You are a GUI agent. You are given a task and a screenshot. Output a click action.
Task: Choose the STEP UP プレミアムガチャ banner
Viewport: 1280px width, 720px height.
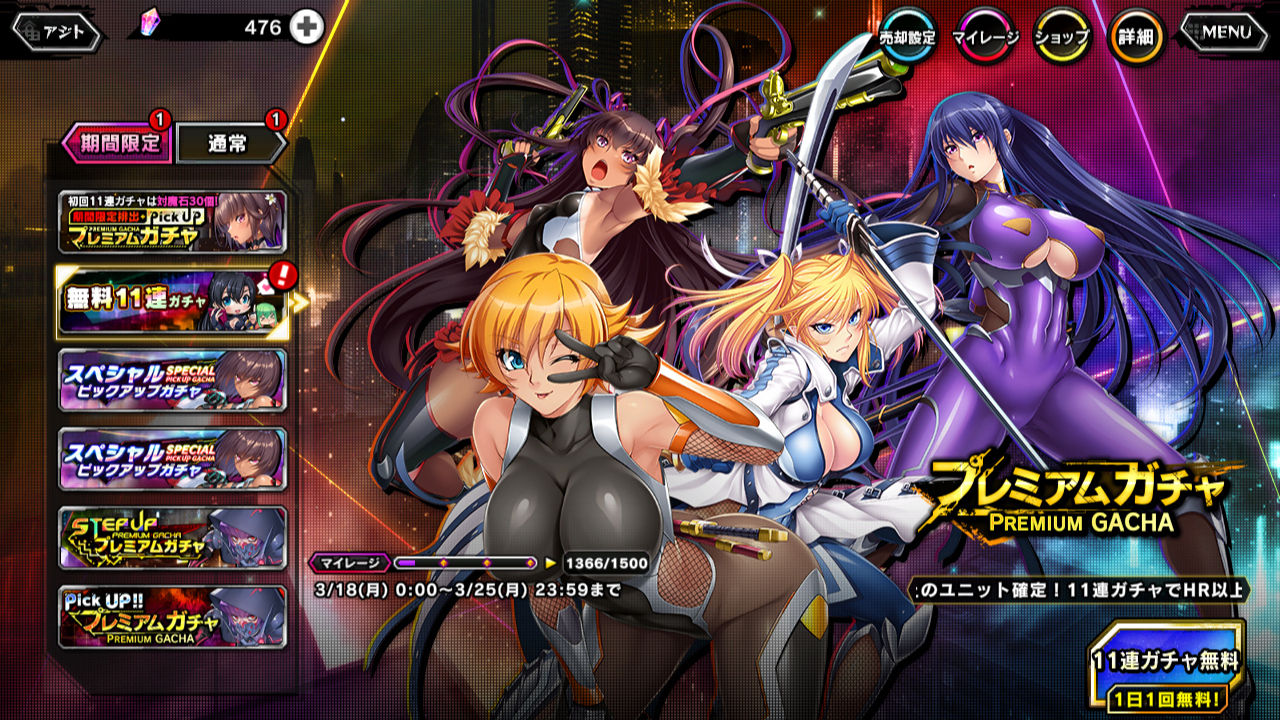tap(173, 537)
